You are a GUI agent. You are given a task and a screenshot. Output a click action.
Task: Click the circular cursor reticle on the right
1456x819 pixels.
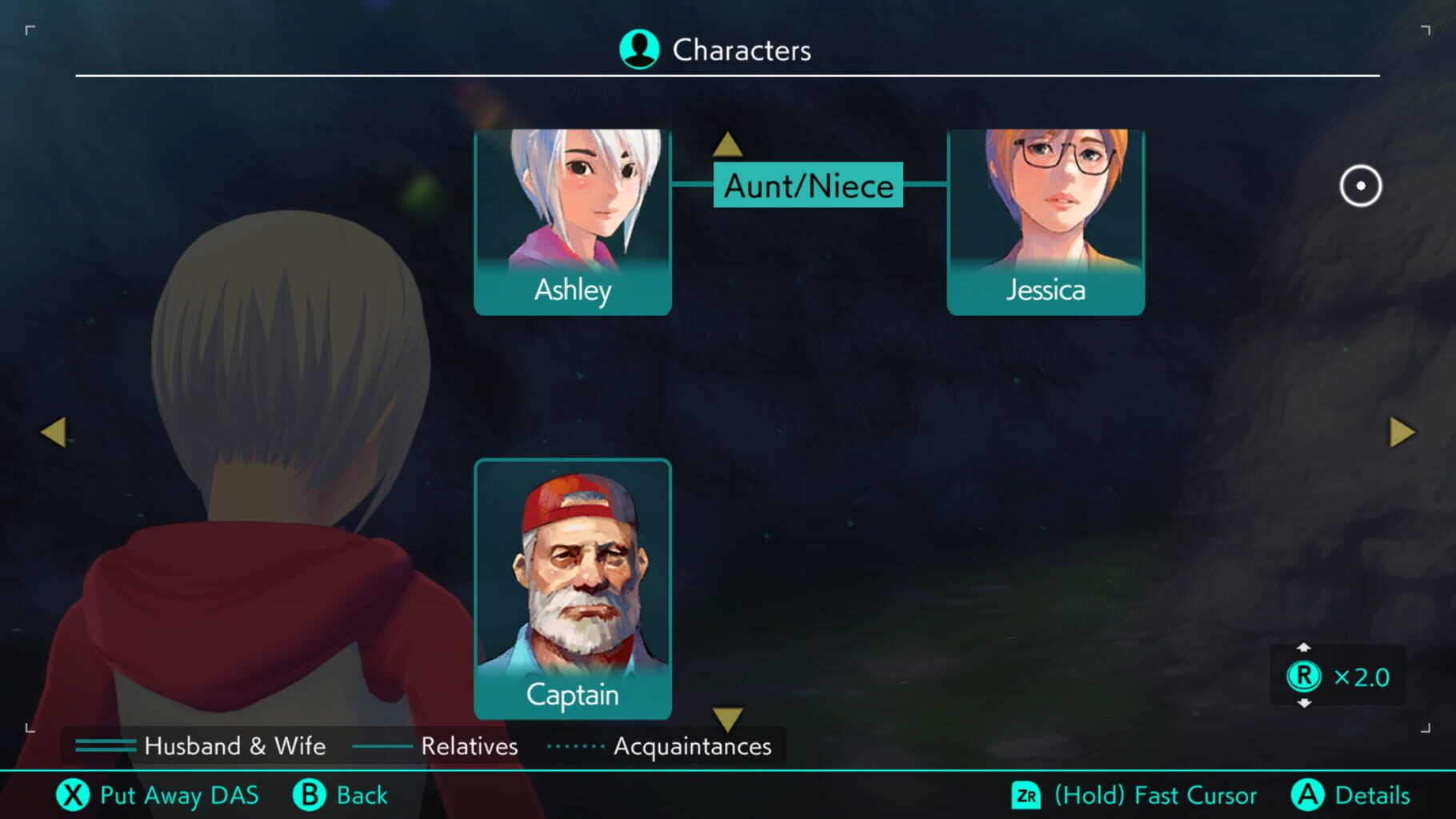click(1360, 186)
